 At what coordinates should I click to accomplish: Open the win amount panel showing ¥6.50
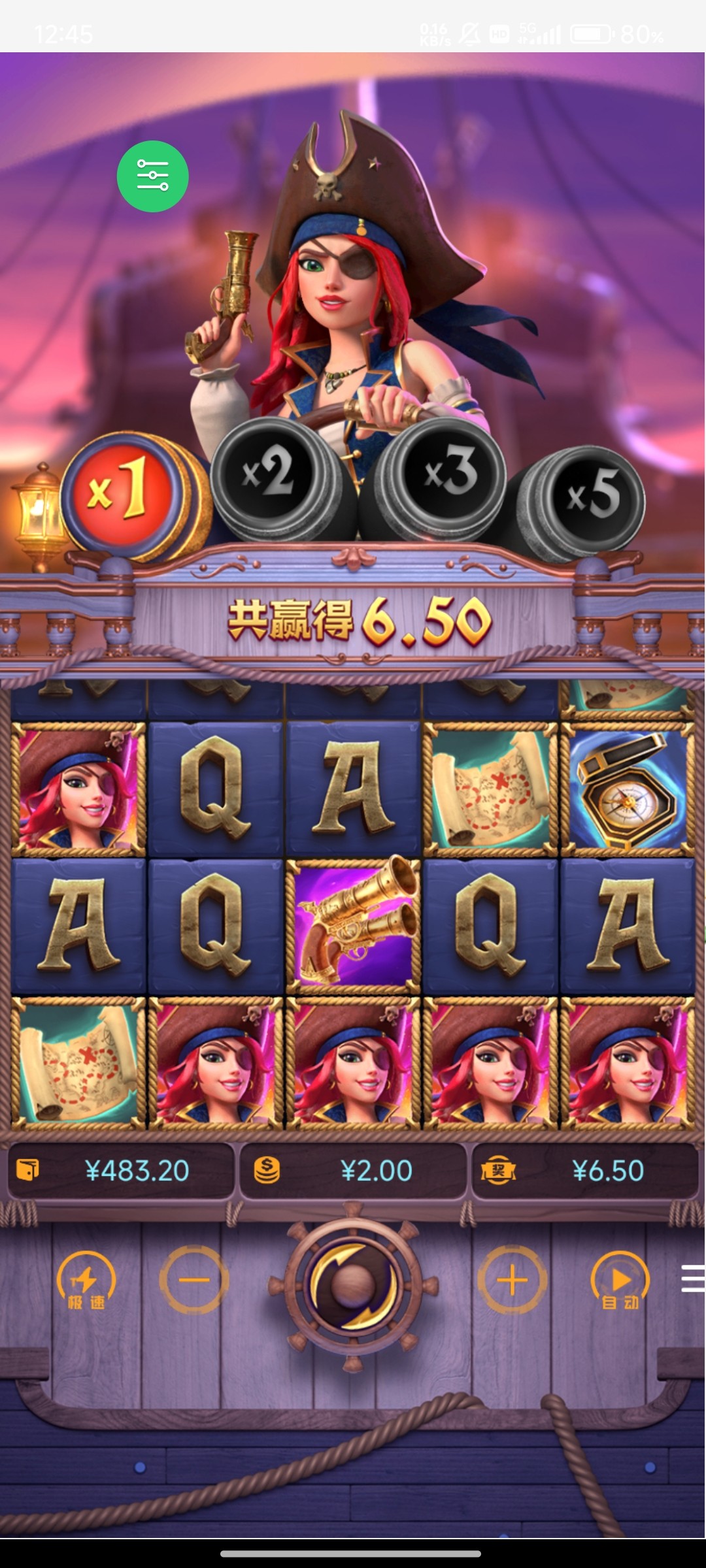point(584,1171)
